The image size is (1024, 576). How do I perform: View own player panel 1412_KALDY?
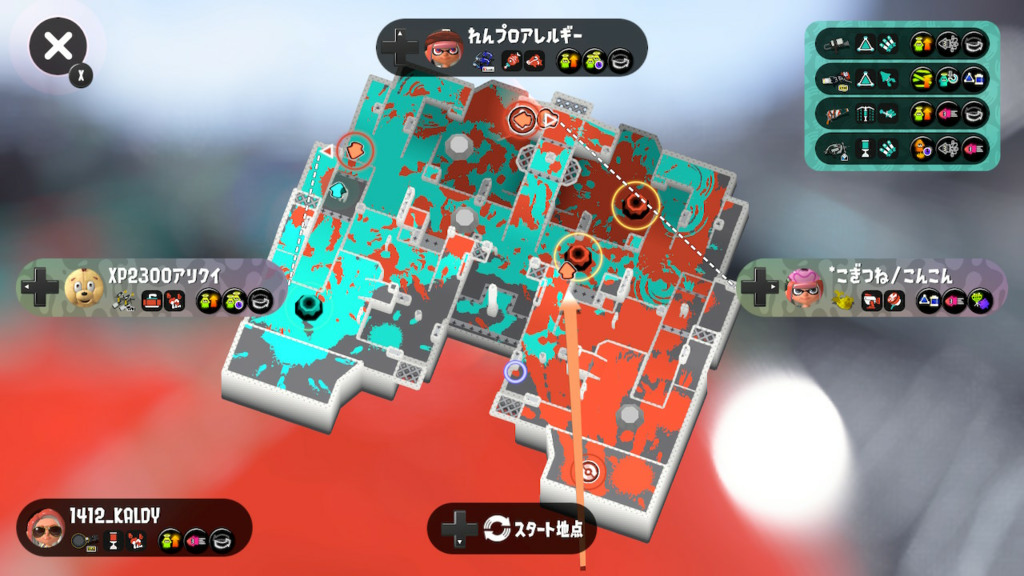(x=134, y=527)
